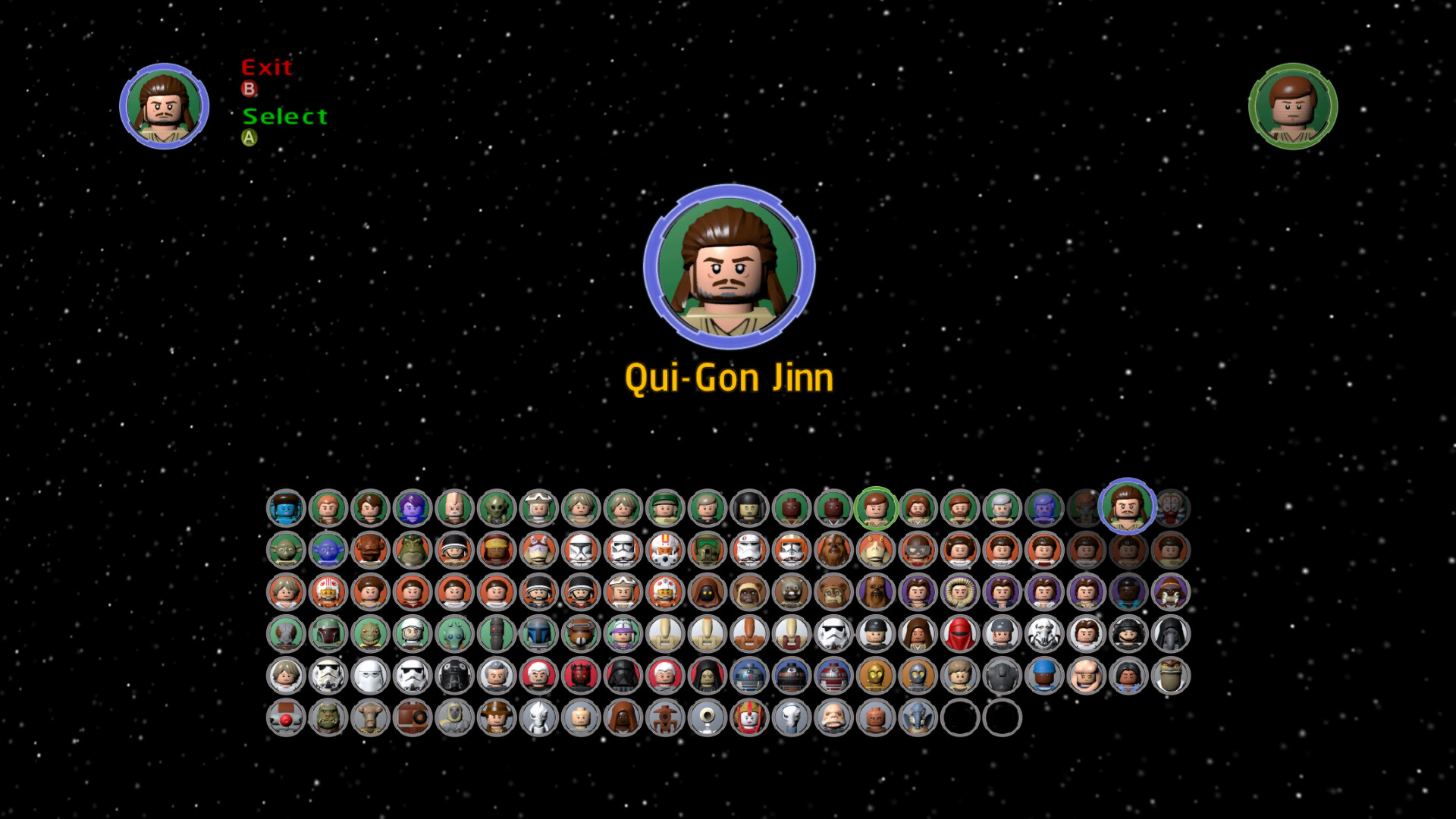
Task: Click an empty locked character slot
Action: 959,719
